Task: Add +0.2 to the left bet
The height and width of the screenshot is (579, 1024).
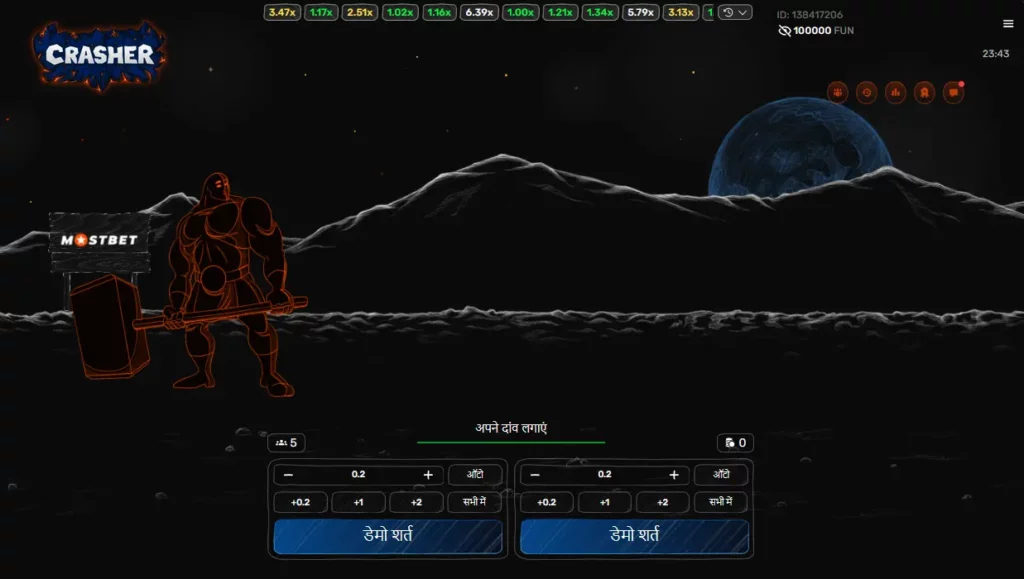Action: (x=300, y=502)
